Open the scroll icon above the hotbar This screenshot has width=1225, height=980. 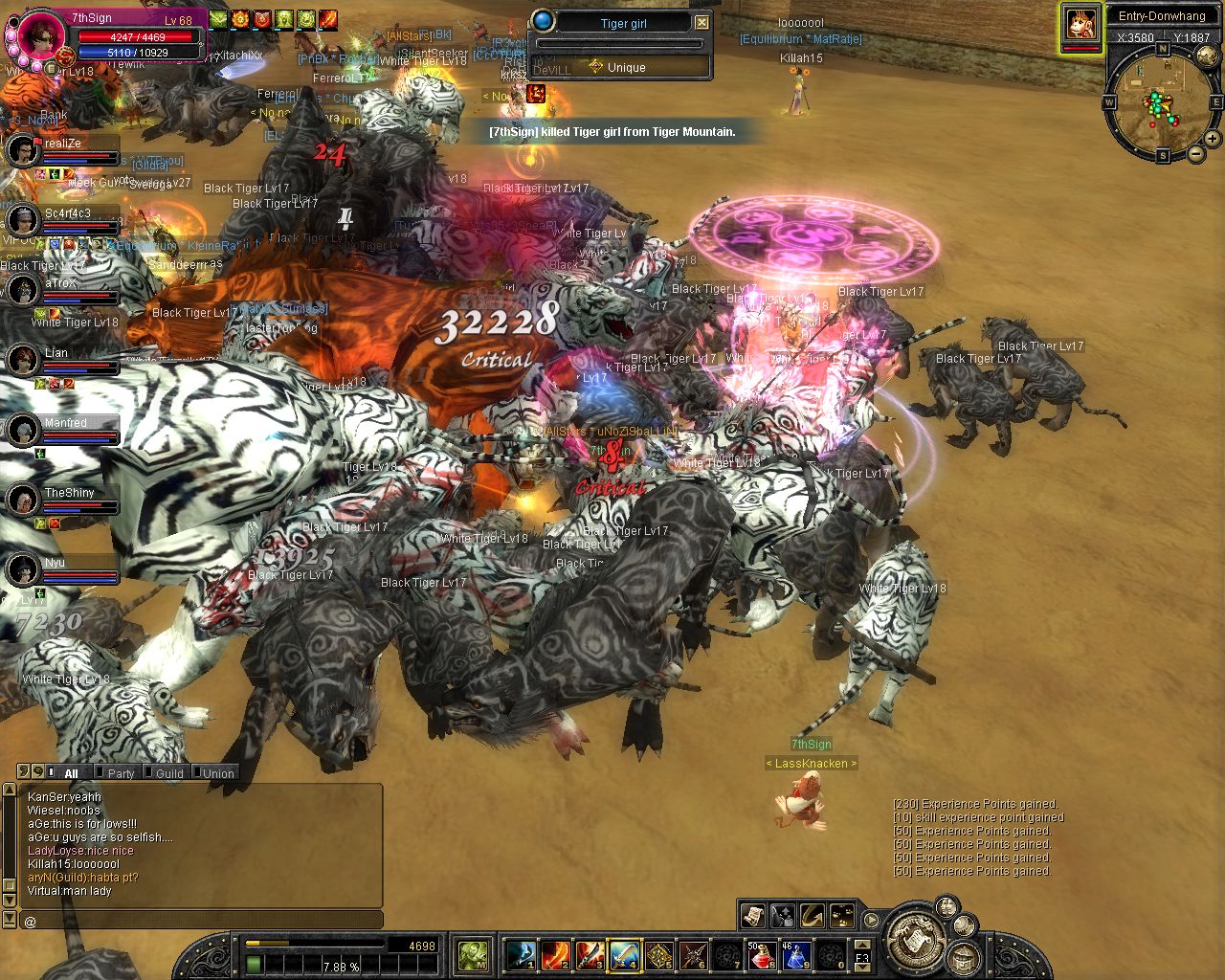753,915
